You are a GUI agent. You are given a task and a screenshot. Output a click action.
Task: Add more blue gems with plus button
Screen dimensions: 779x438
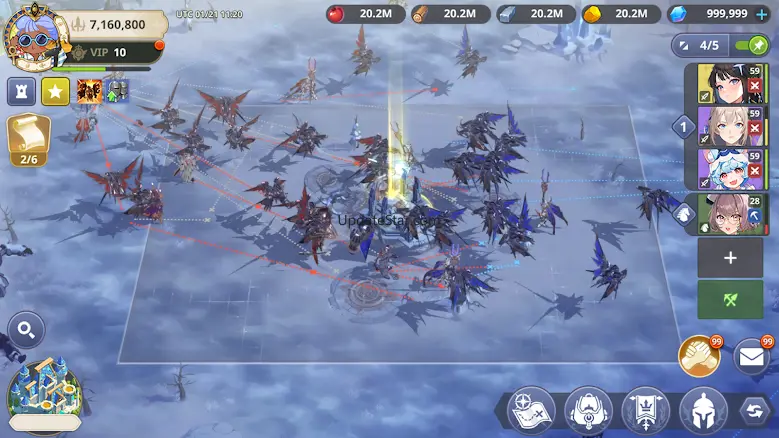762,14
